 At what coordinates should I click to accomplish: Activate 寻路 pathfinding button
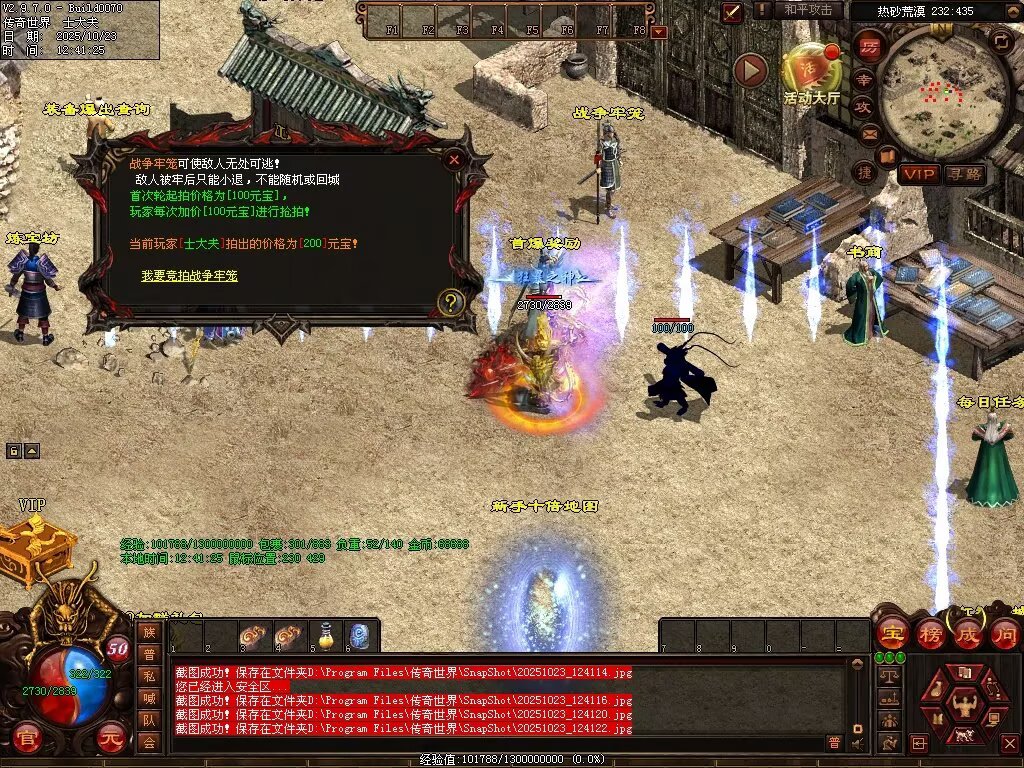click(965, 174)
